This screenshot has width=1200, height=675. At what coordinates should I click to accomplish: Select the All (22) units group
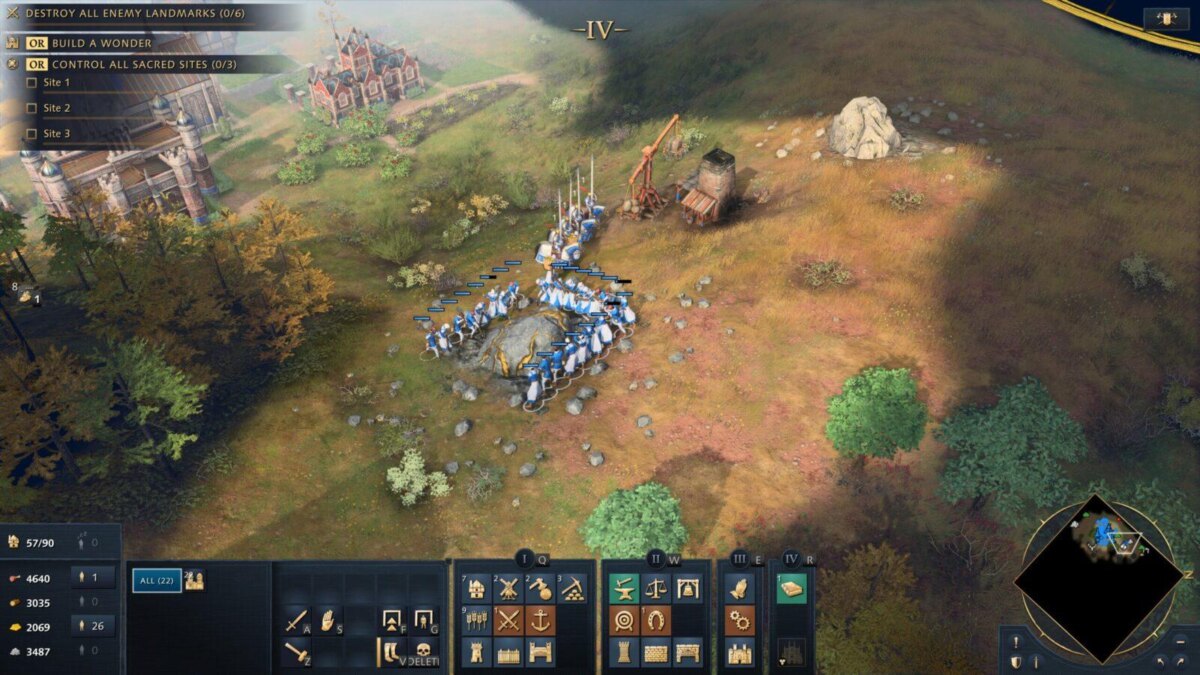tap(157, 580)
